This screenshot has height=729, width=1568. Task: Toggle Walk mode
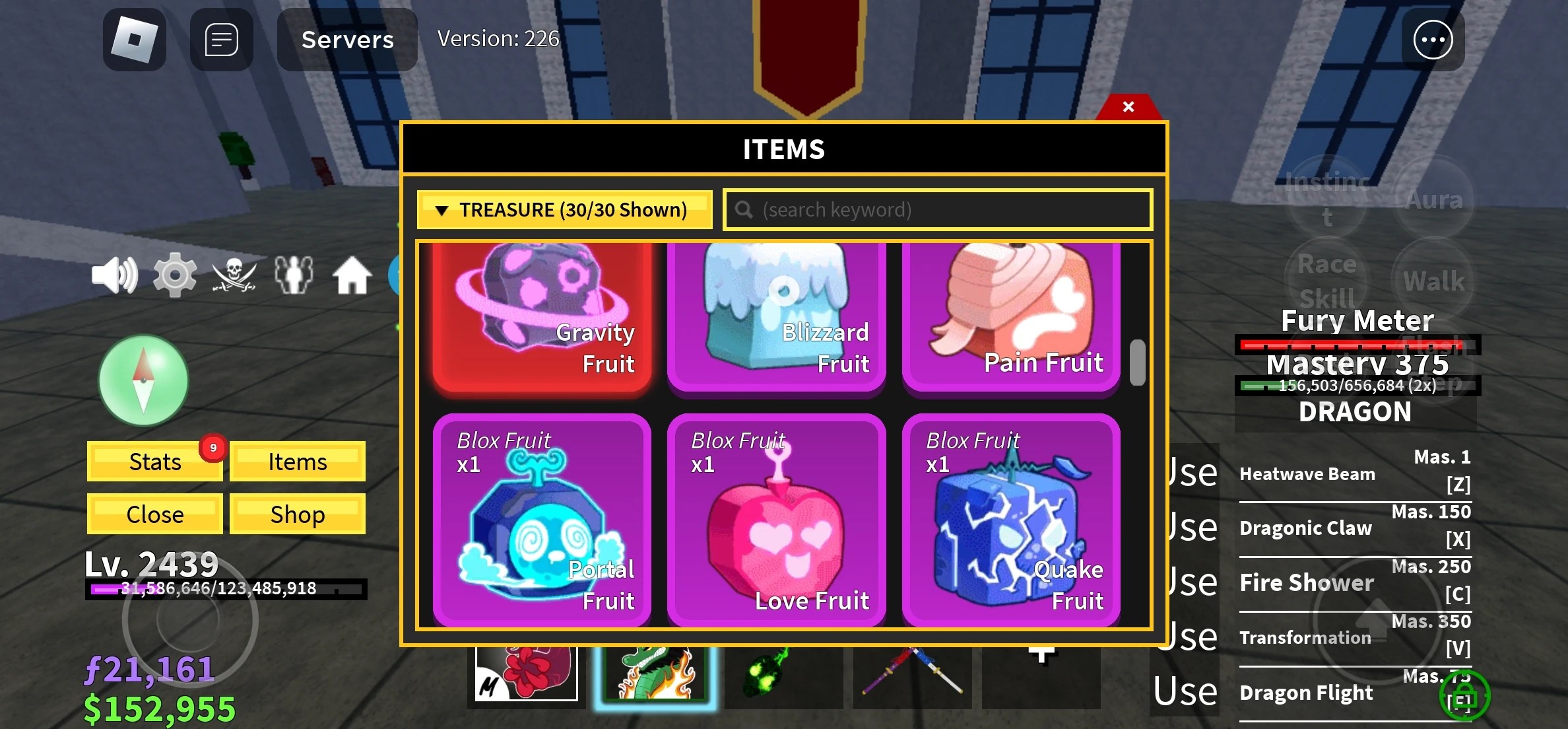click(x=1433, y=280)
